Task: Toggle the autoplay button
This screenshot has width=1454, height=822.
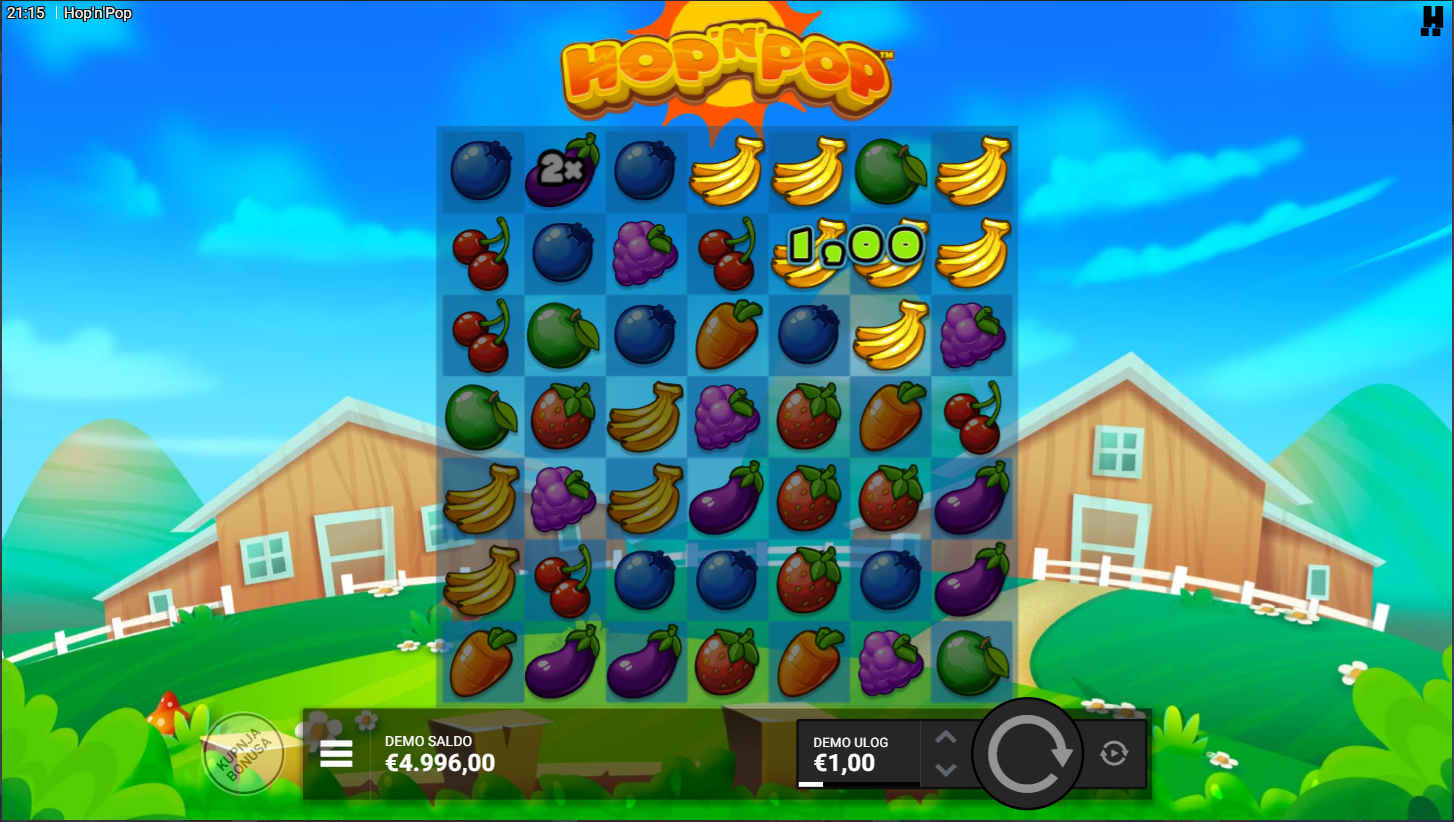Action: (x=1114, y=754)
